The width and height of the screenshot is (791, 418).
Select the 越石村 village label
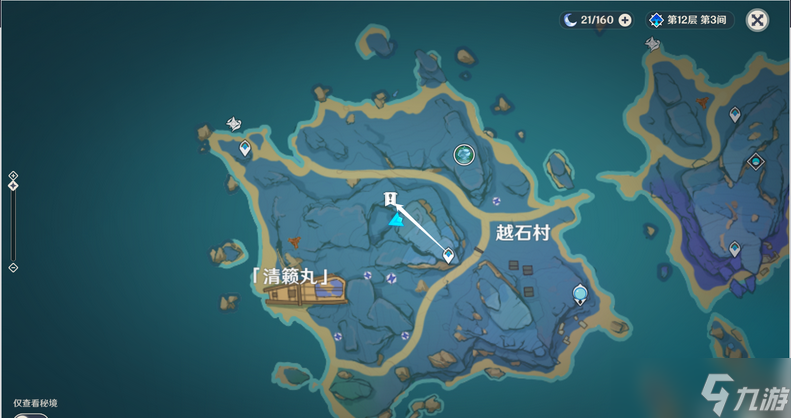pos(523,232)
